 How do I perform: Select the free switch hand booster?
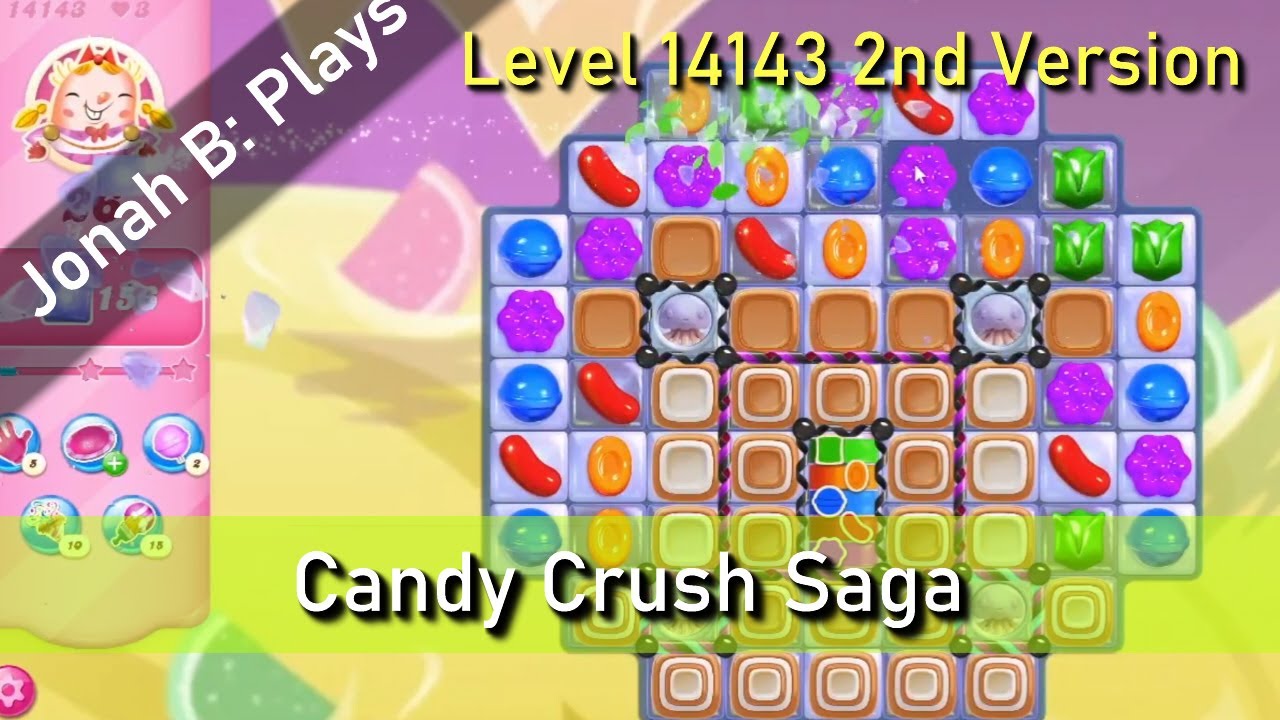coord(12,442)
